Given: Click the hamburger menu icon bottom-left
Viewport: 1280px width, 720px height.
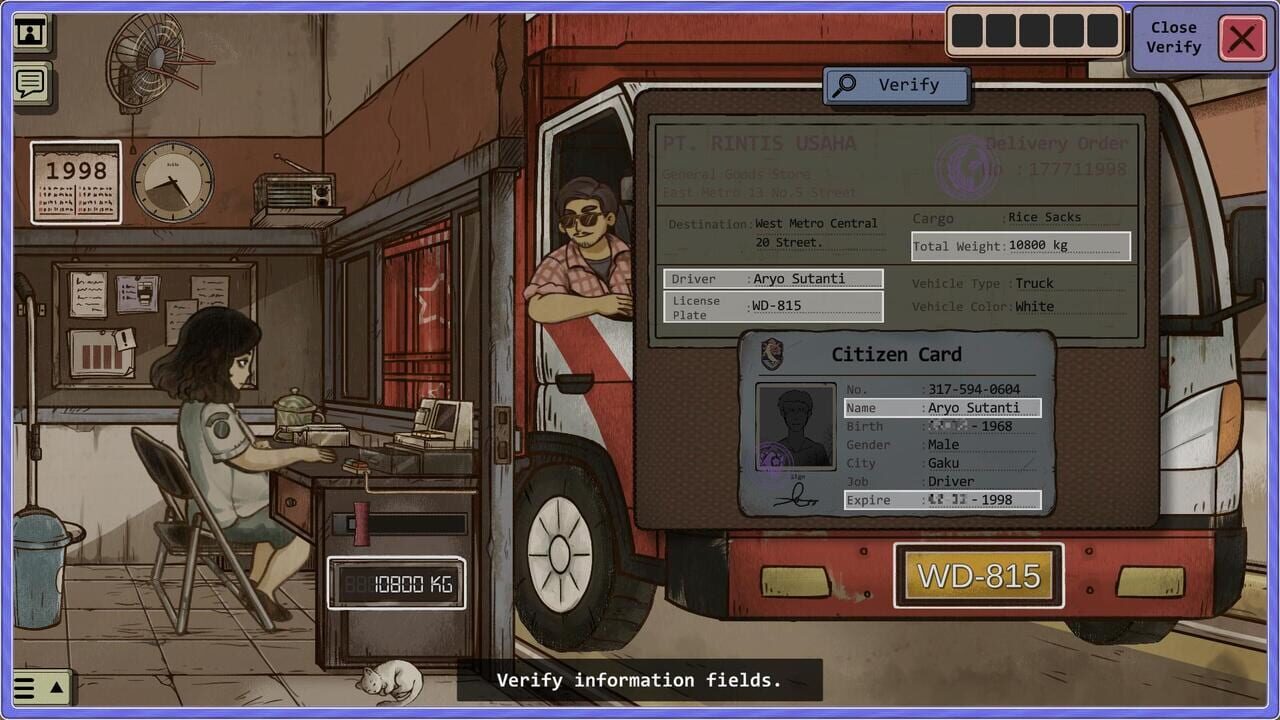Looking at the screenshot, I should (x=26, y=687).
